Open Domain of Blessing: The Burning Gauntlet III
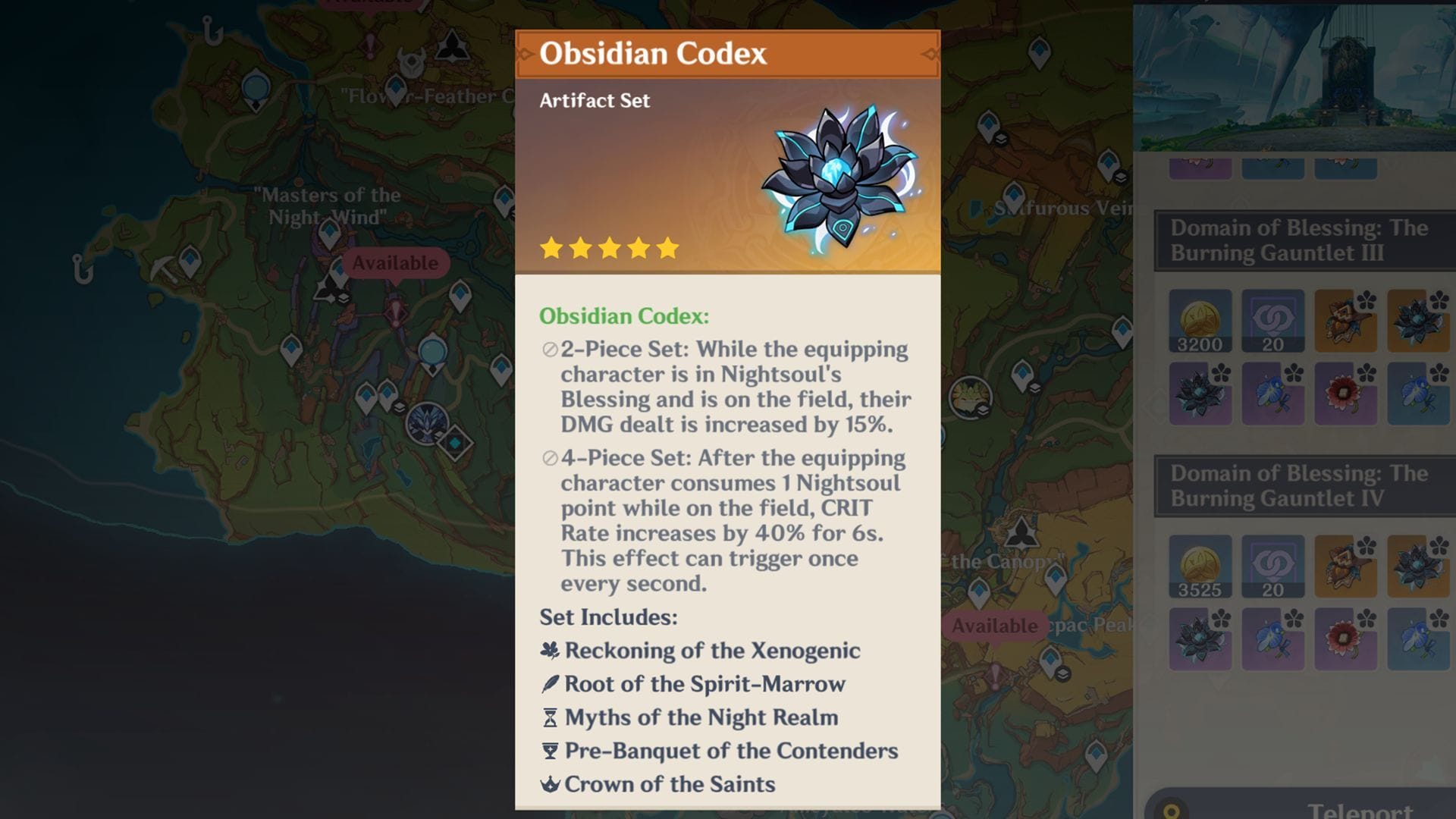Screen dimensions: 1456x819 click(1302, 241)
